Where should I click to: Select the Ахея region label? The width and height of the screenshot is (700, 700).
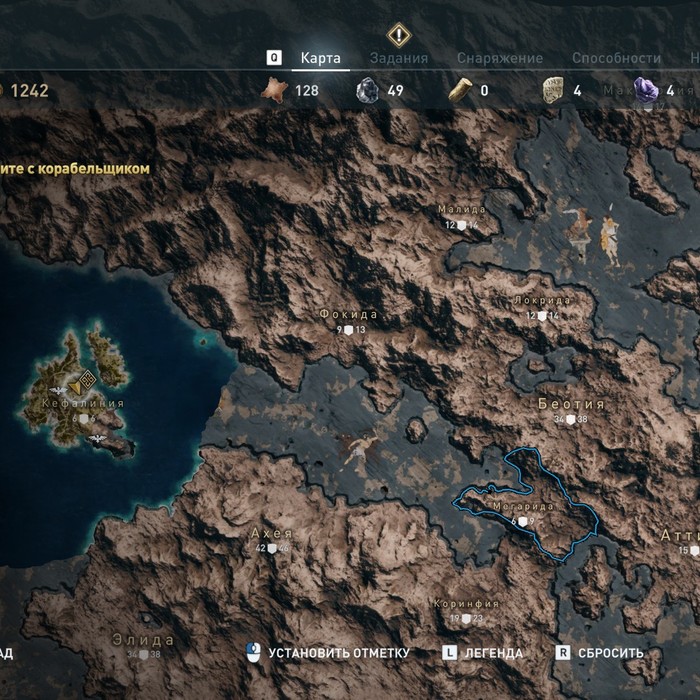271,534
